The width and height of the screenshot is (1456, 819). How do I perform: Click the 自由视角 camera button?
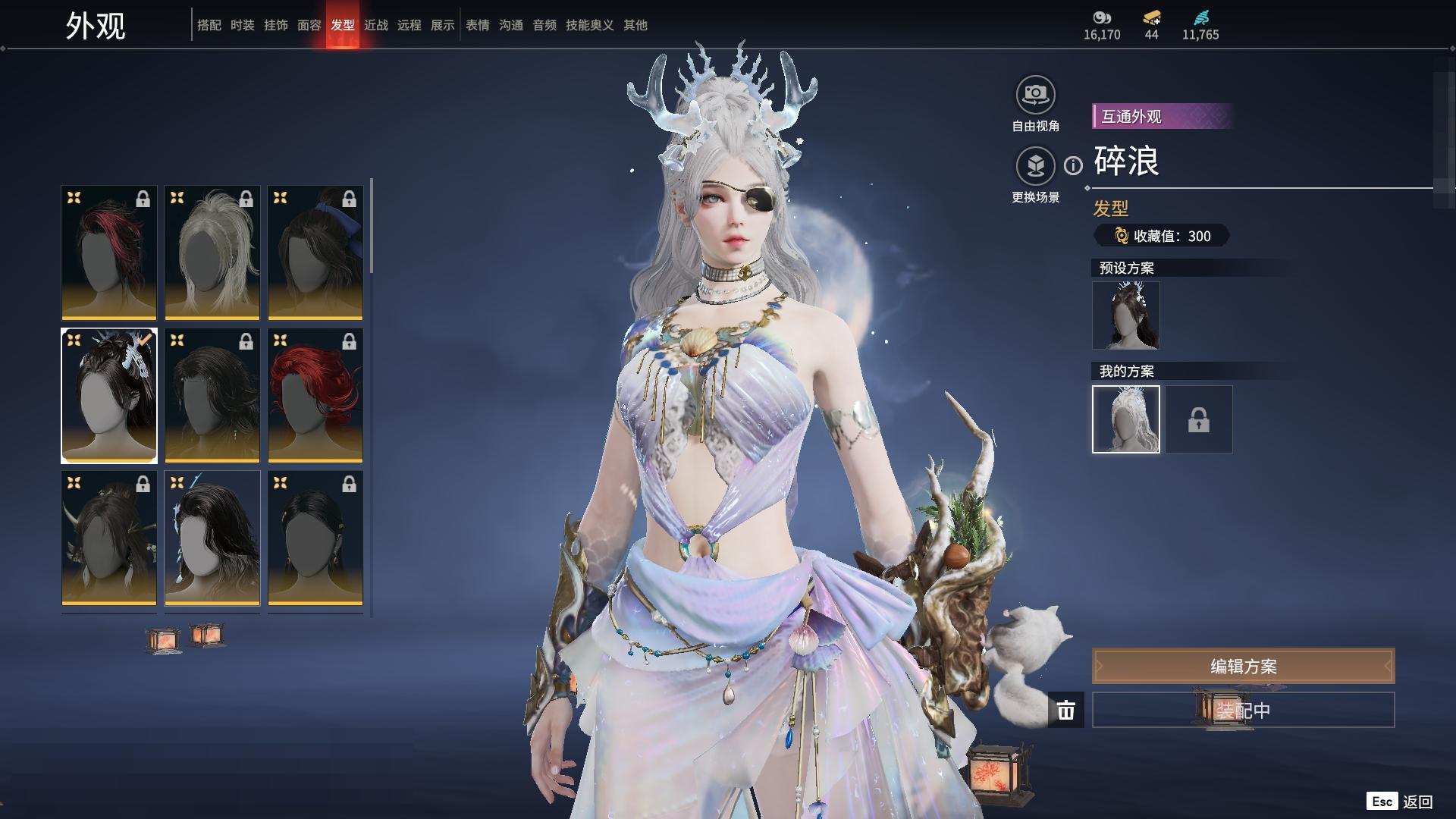click(1035, 96)
